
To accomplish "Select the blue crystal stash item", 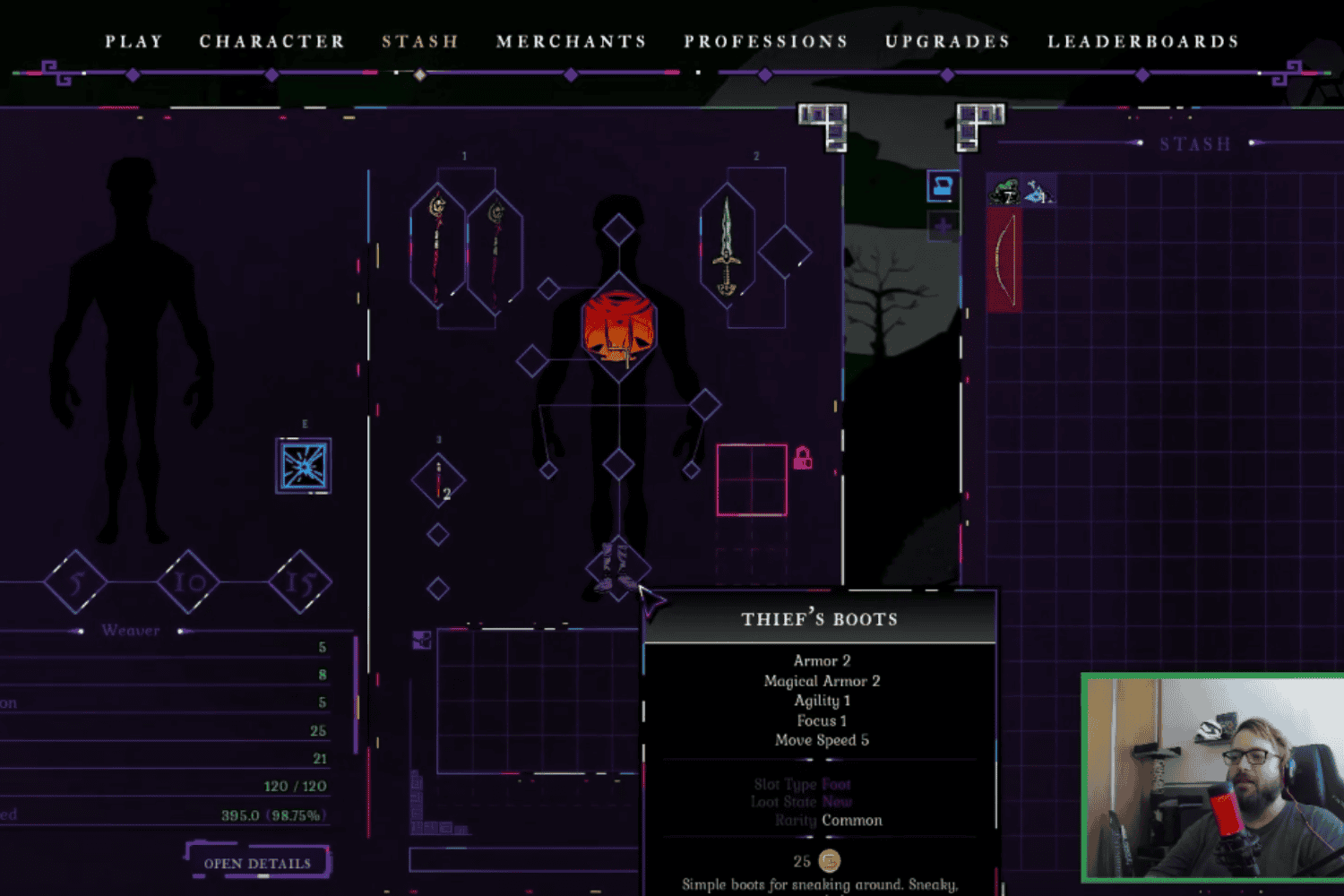I will (1038, 191).
